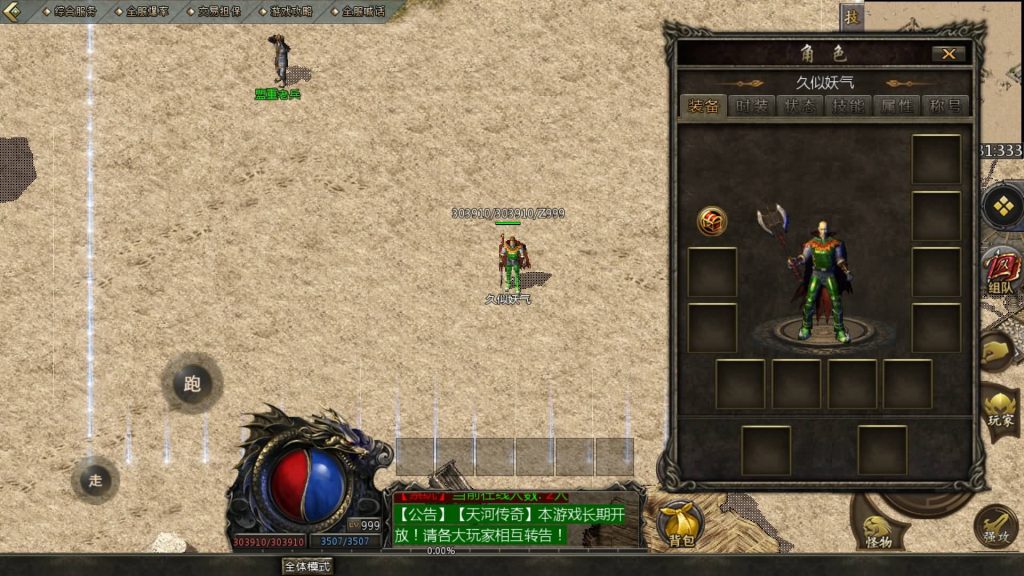Click the red treasure chest icon
The height and width of the screenshot is (576, 1024).
[712, 221]
